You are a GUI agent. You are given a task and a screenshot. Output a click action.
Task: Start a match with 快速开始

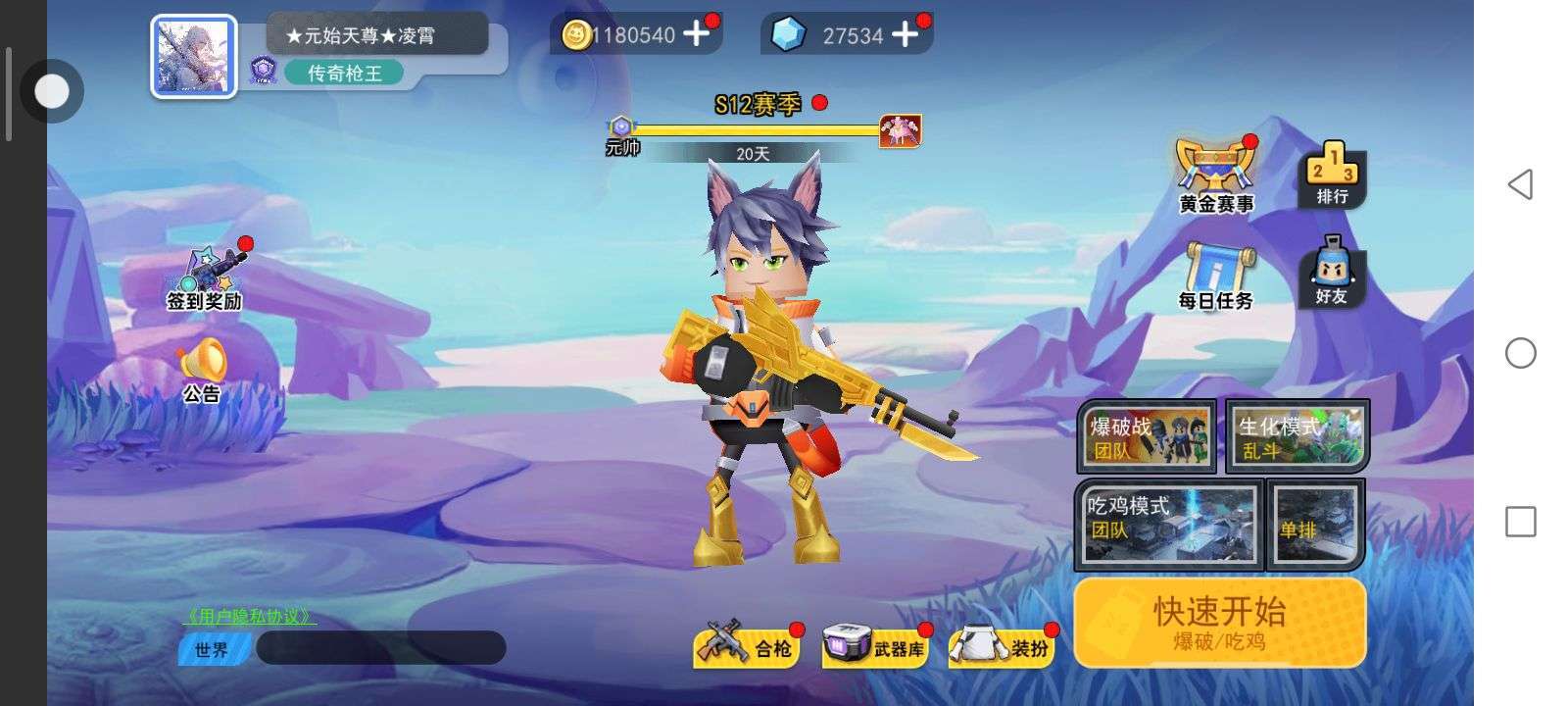pos(1219,623)
